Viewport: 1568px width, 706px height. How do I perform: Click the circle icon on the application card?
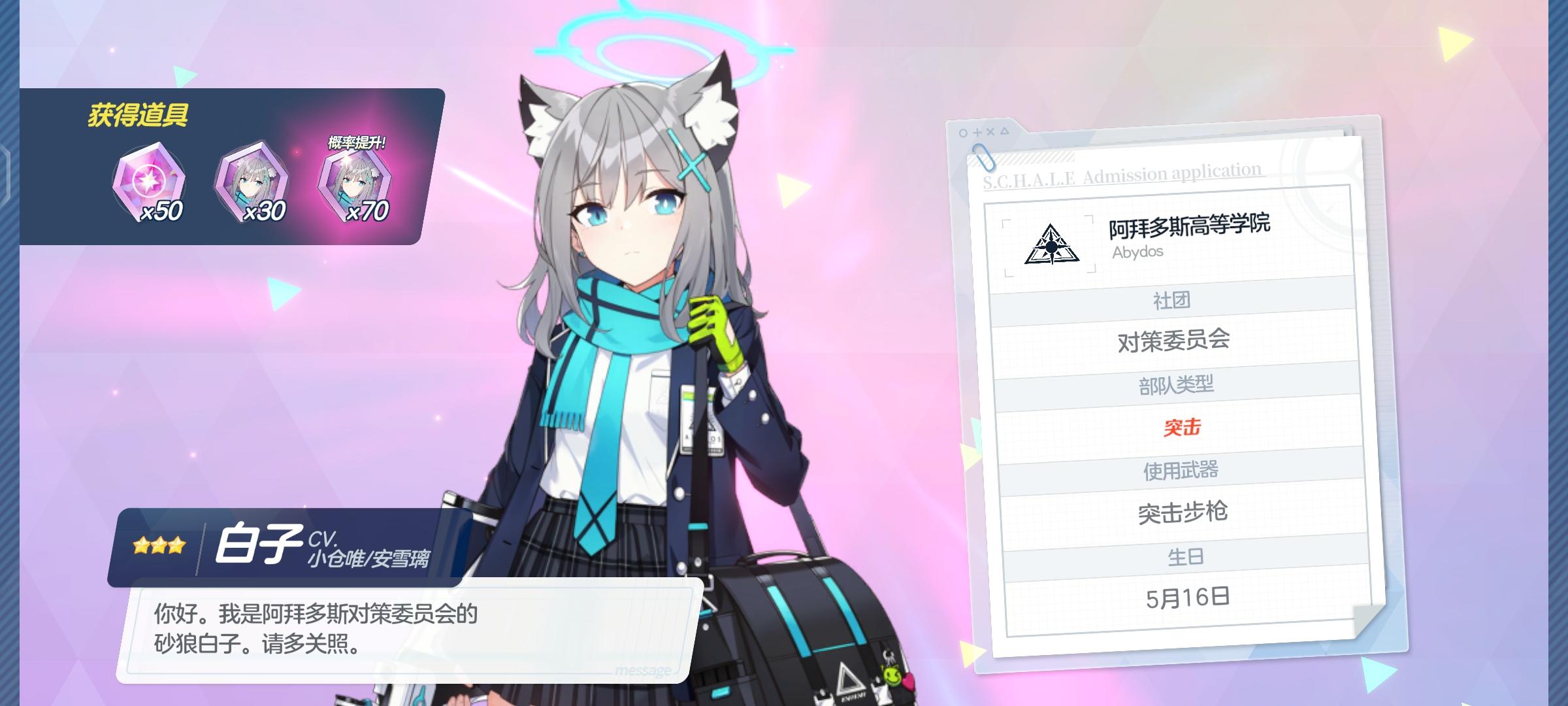click(x=962, y=133)
